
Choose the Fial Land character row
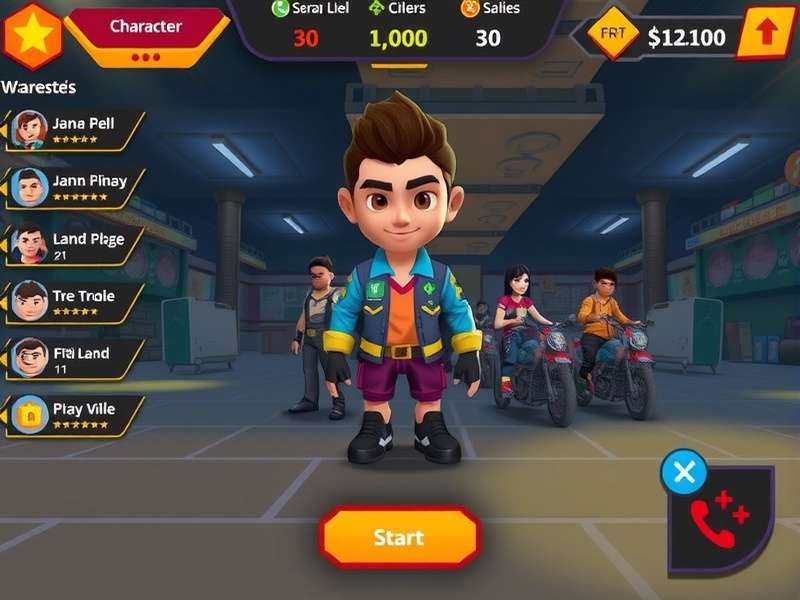[x=75, y=357]
